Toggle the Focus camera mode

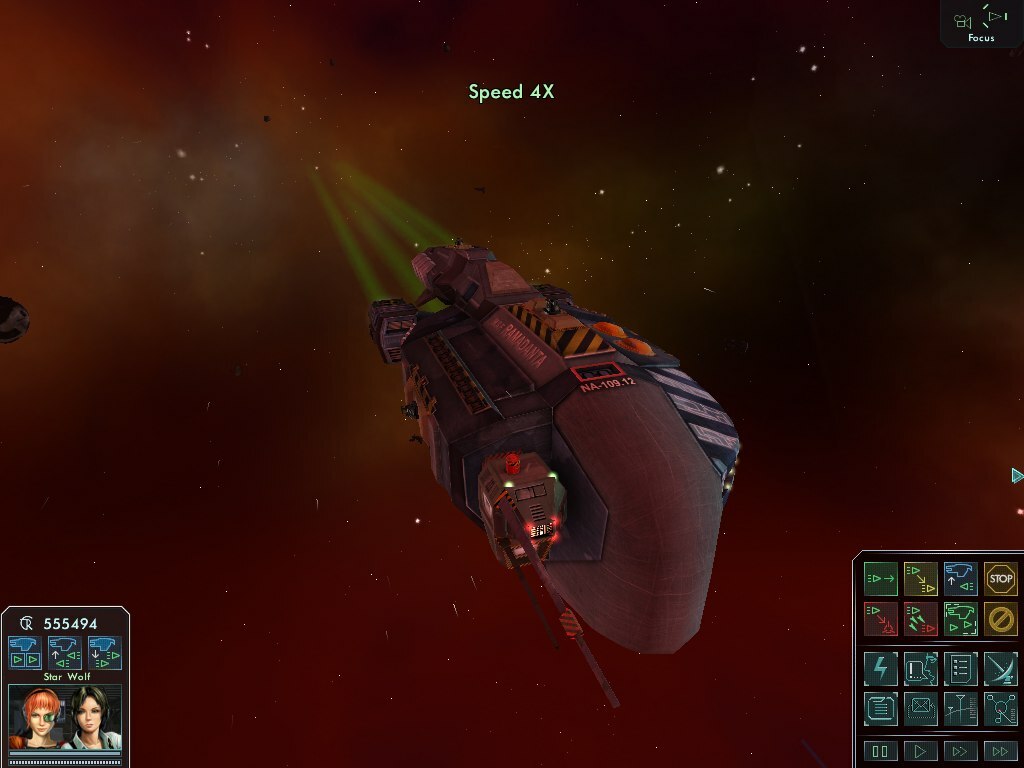coord(981,22)
